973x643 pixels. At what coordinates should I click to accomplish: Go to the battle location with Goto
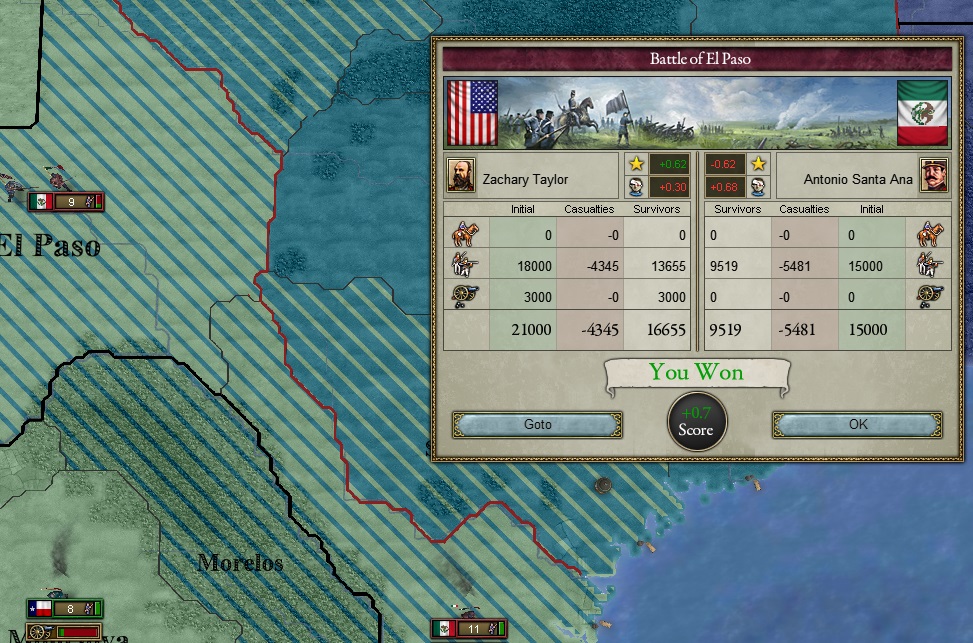(537, 425)
